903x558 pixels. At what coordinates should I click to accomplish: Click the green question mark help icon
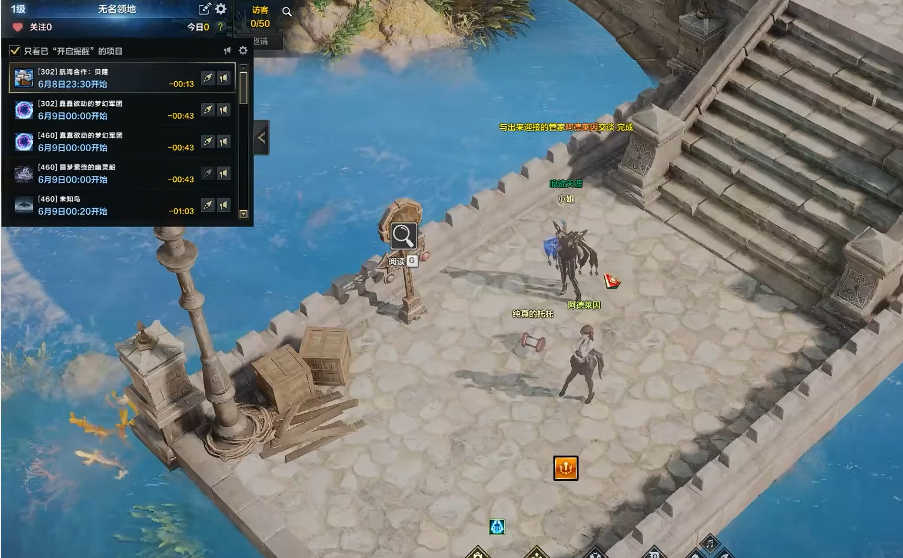tap(220, 28)
